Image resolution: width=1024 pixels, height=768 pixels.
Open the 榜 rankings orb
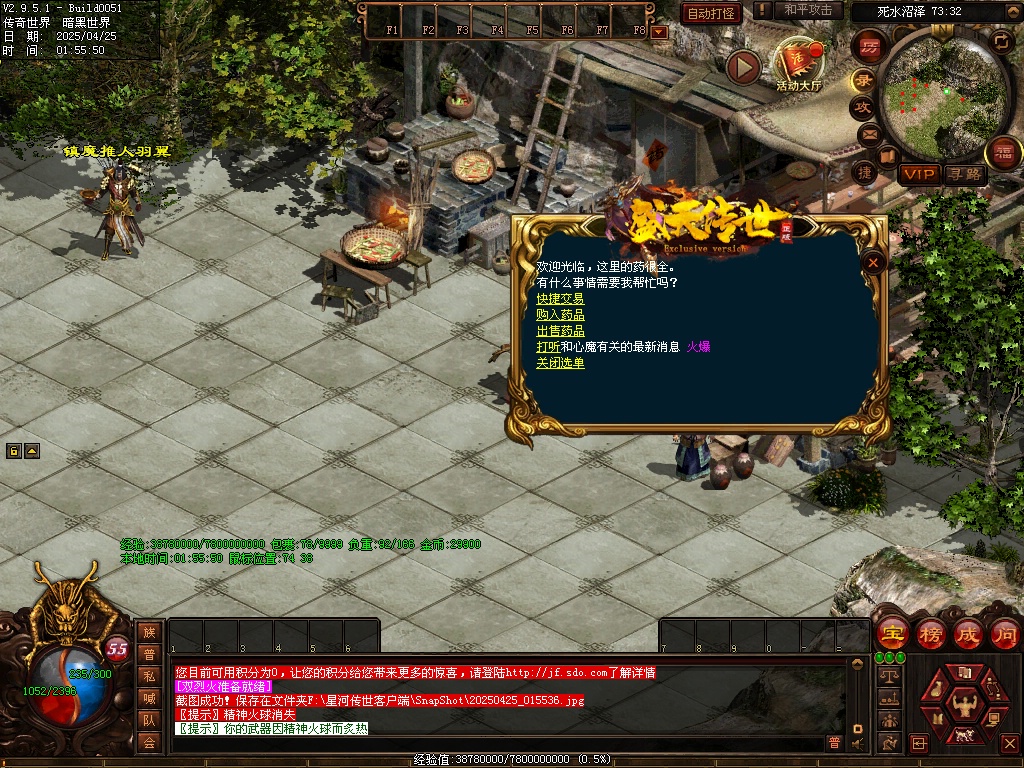pos(931,634)
